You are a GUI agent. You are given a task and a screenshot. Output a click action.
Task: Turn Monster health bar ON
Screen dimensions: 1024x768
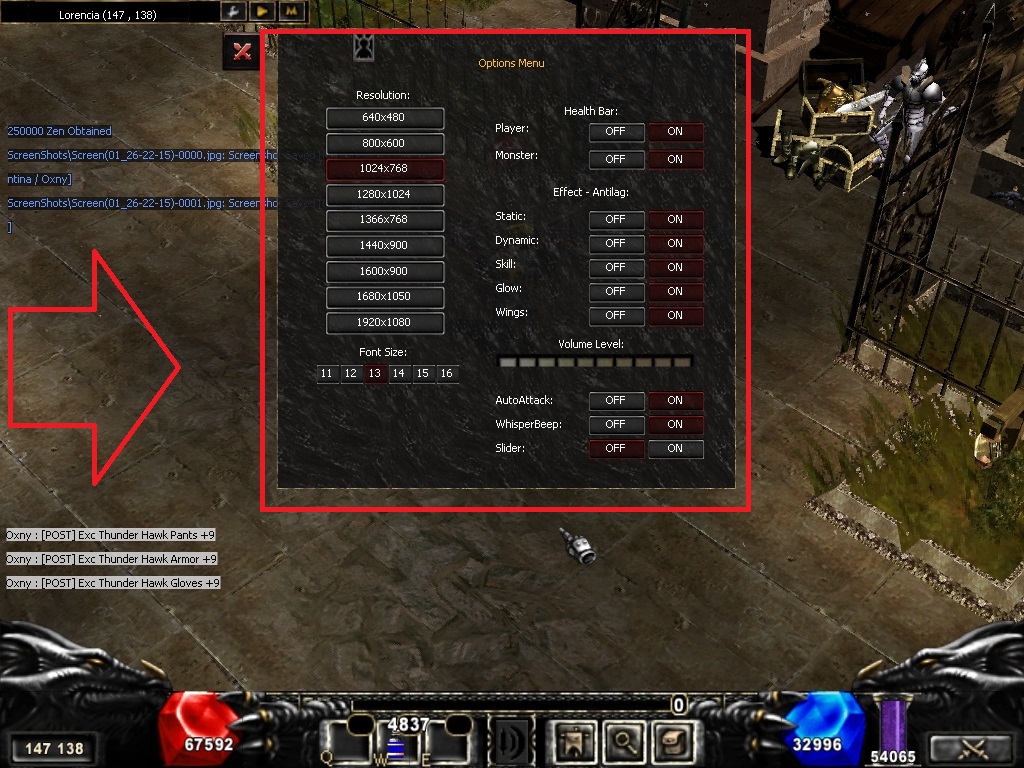tap(675, 159)
